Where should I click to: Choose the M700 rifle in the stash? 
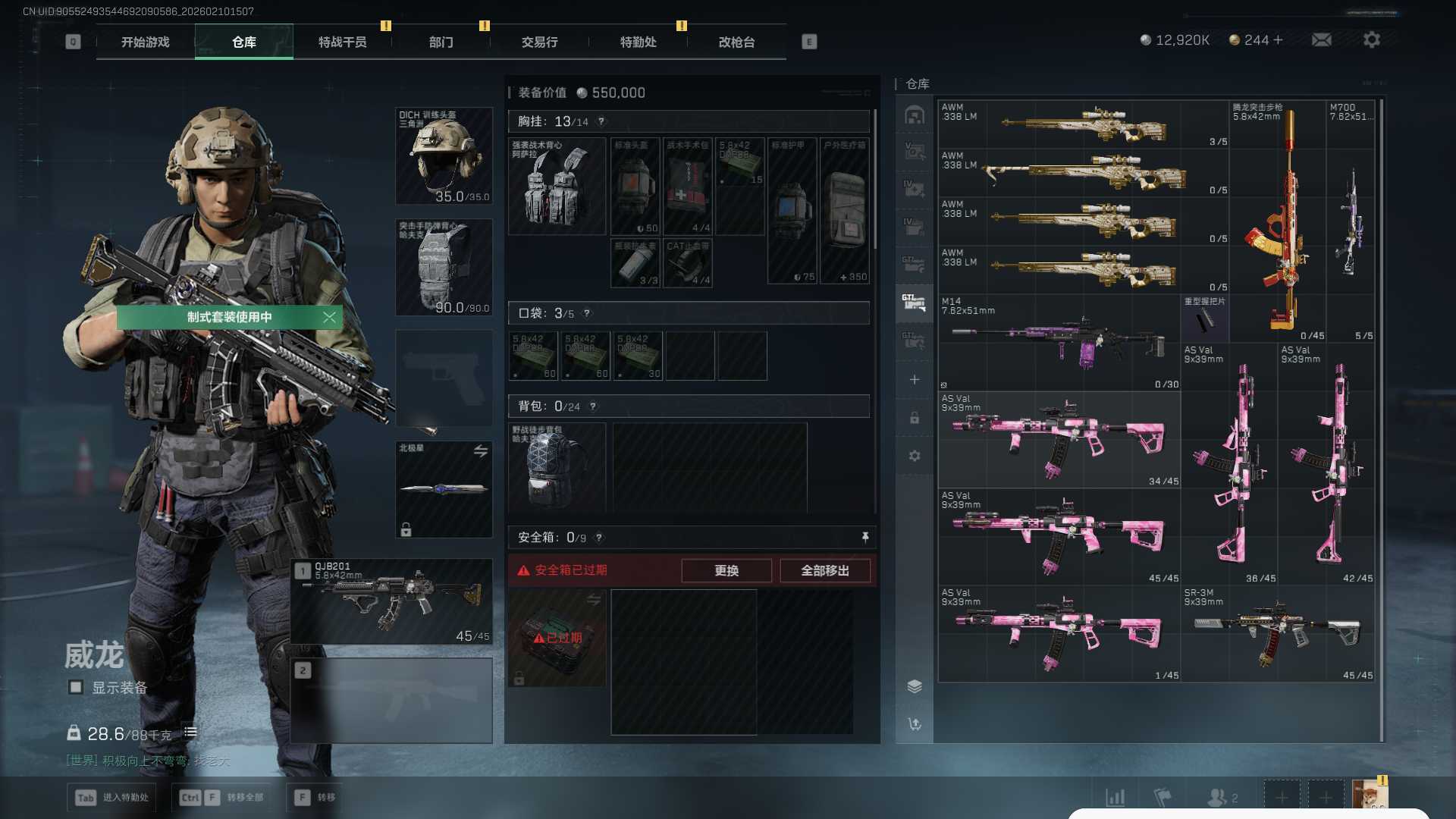1350,221
